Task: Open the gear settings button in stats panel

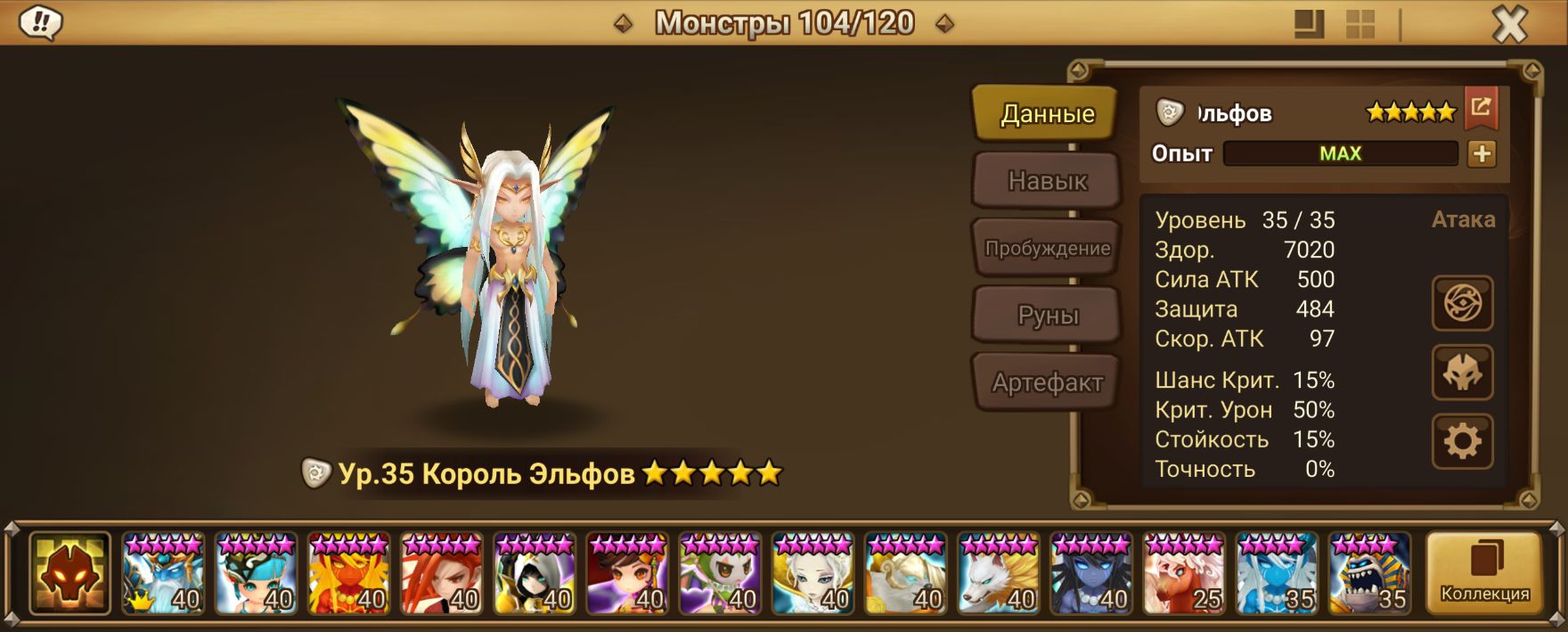Action: point(1462,441)
